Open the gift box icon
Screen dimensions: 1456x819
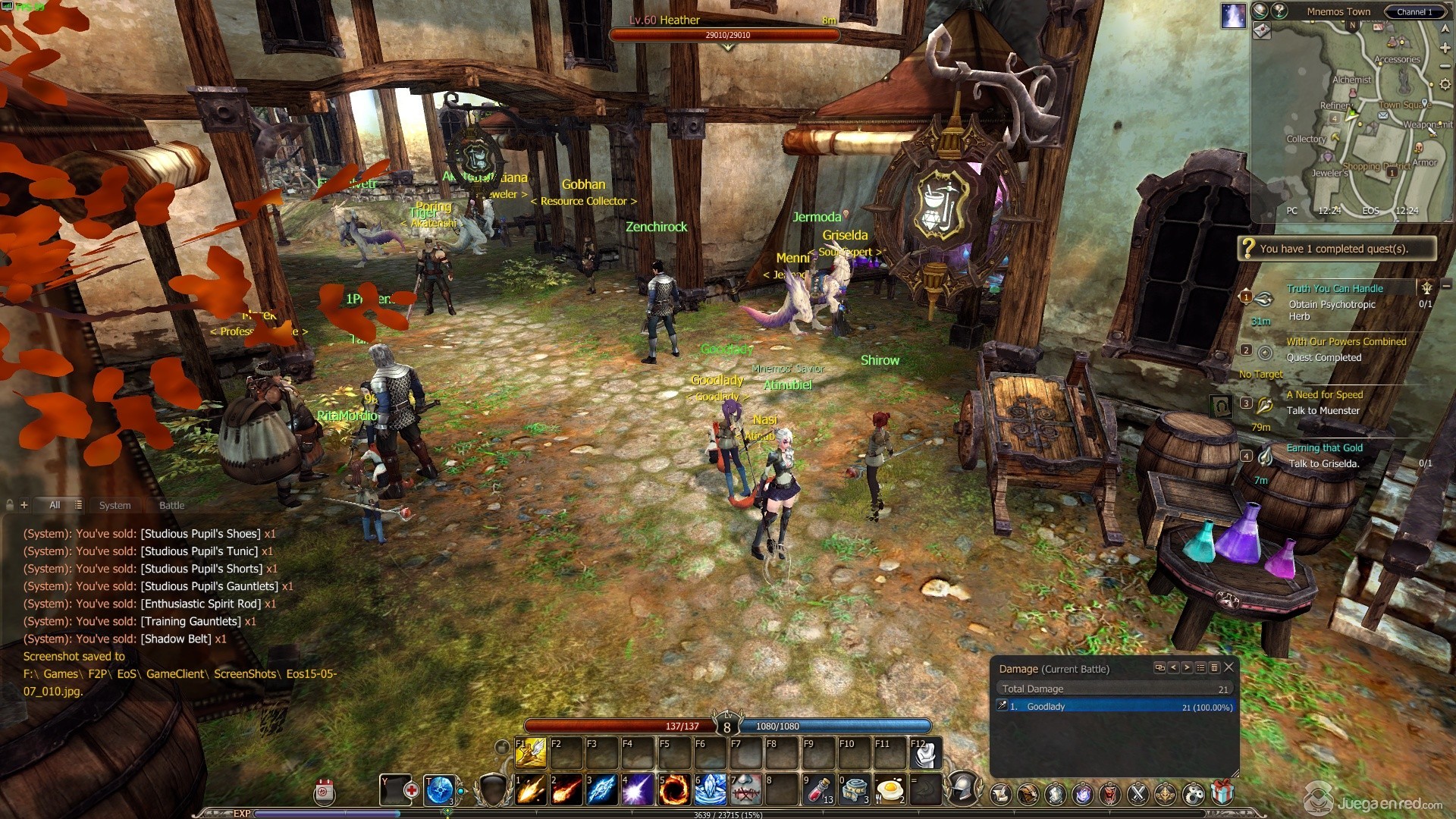(x=1222, y=793)
